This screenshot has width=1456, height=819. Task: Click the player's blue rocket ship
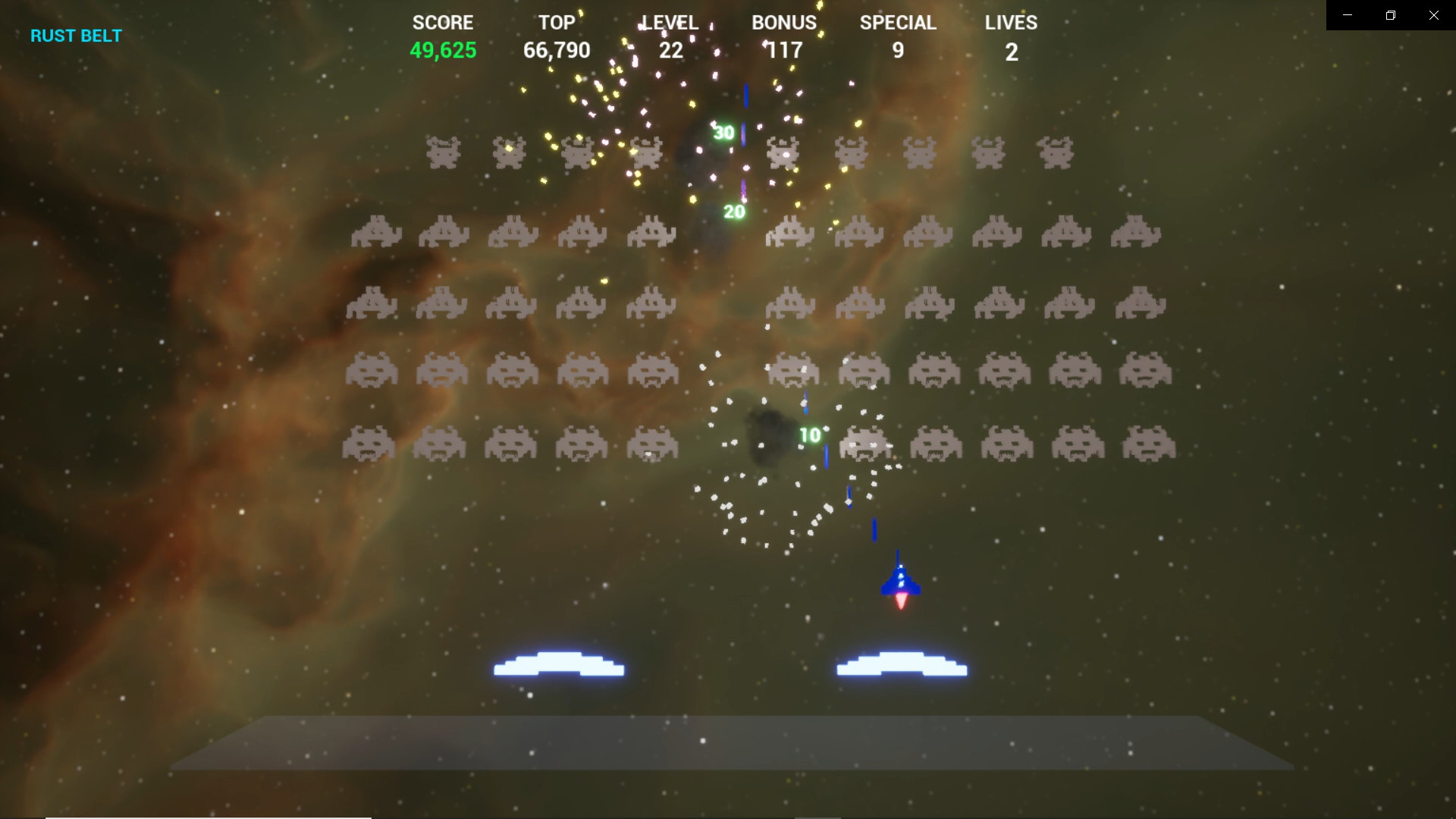pos(899,584)
